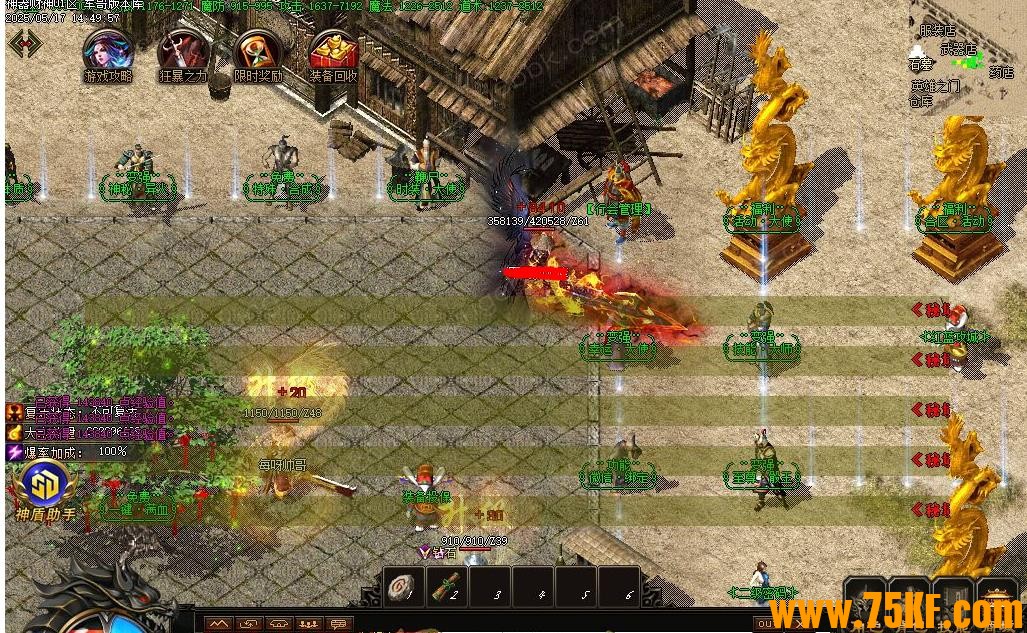
Task: Use the green scroll in hotbar slot 2
Action: point(446,589)
